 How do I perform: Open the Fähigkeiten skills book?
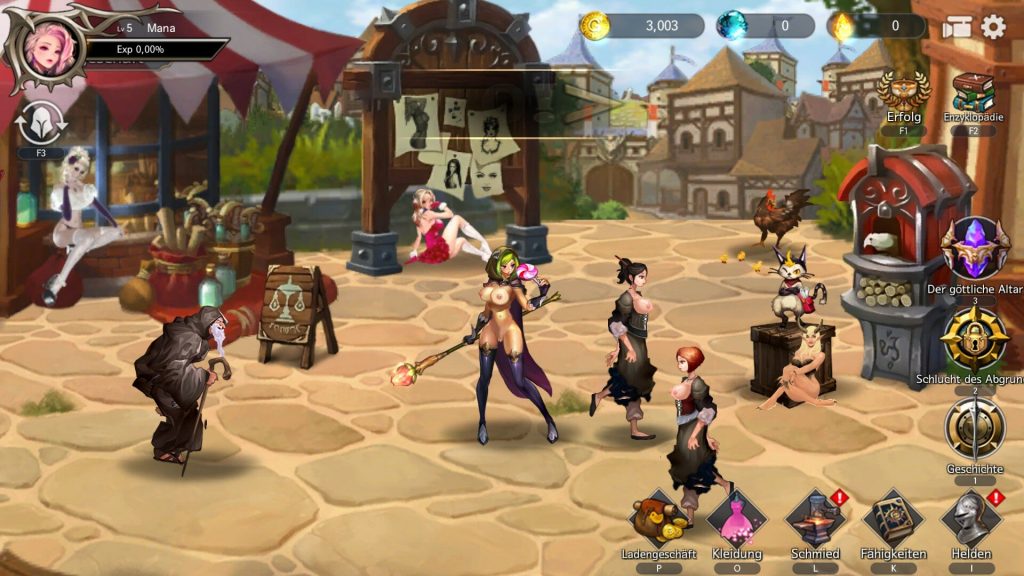coord(893,519)
